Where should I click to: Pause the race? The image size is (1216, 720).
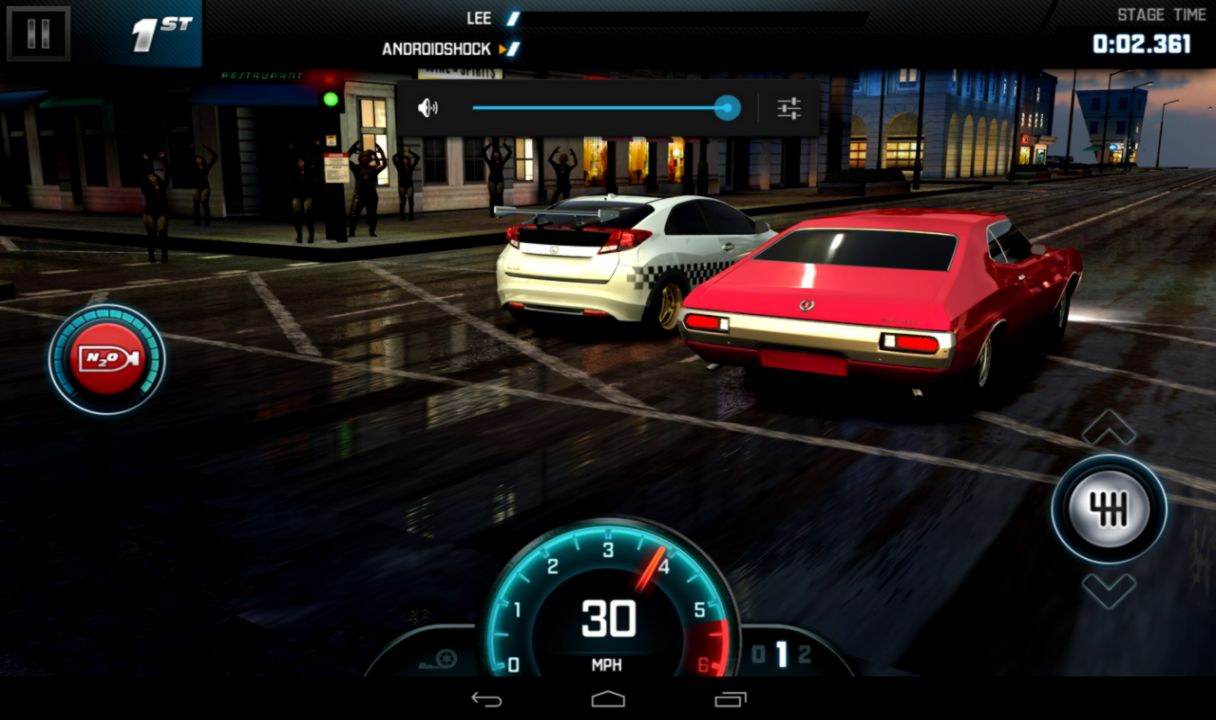[38, 33]
